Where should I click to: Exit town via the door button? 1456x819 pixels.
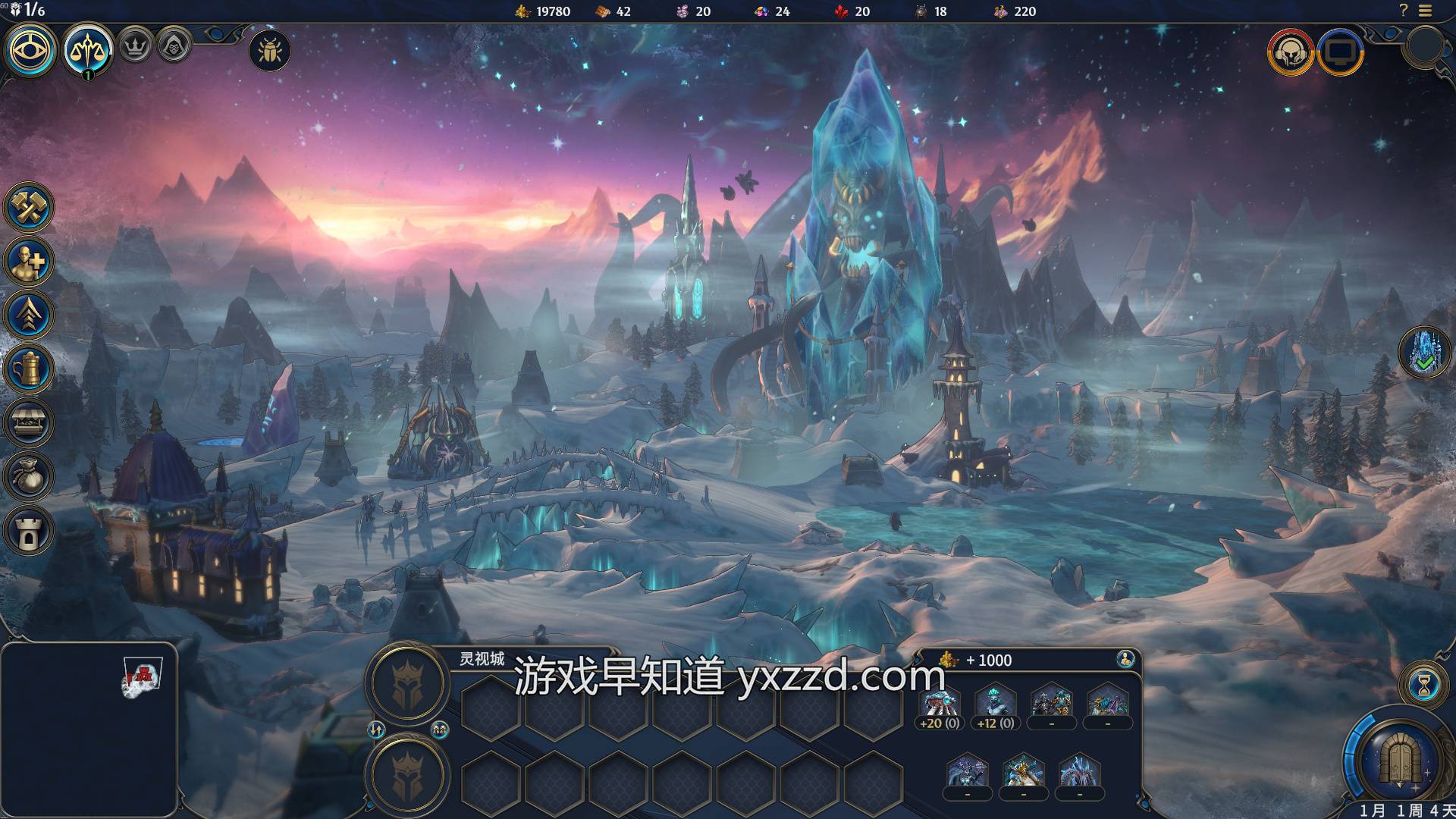pyautogui.click(x=1399, y=758)
